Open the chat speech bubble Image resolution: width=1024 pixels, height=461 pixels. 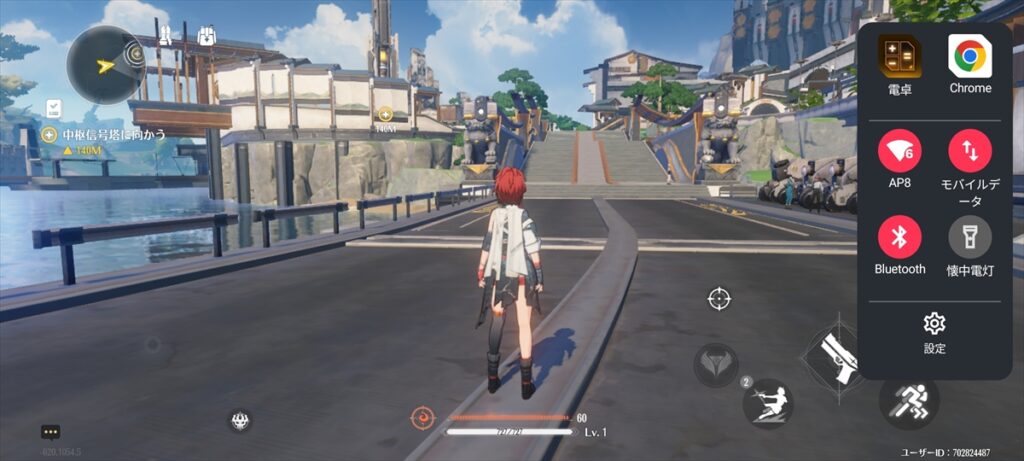click(x=51, y=432)
